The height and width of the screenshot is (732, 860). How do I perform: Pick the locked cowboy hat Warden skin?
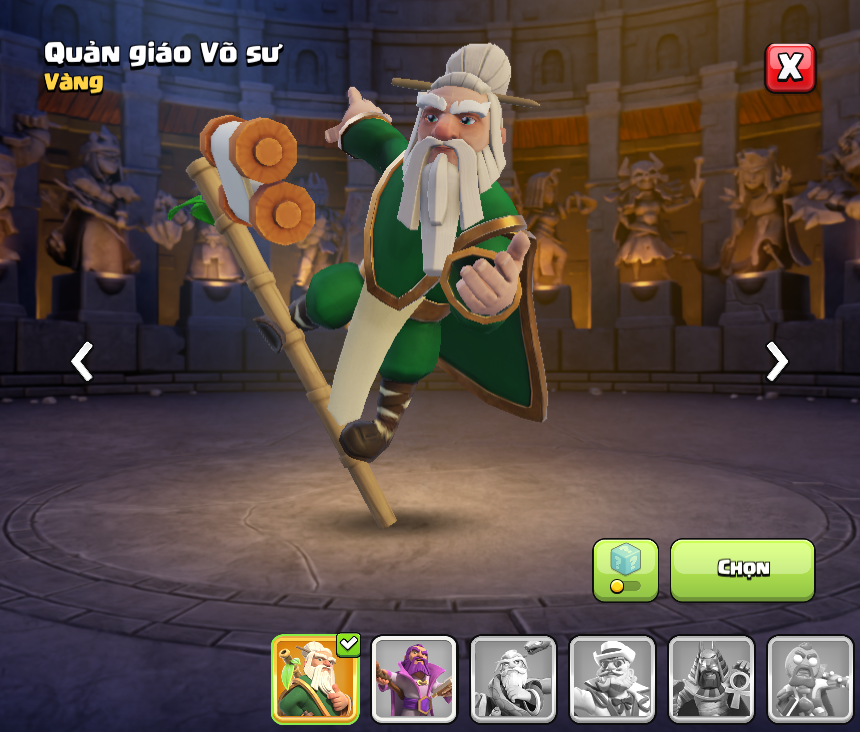[x=612, y=679]
